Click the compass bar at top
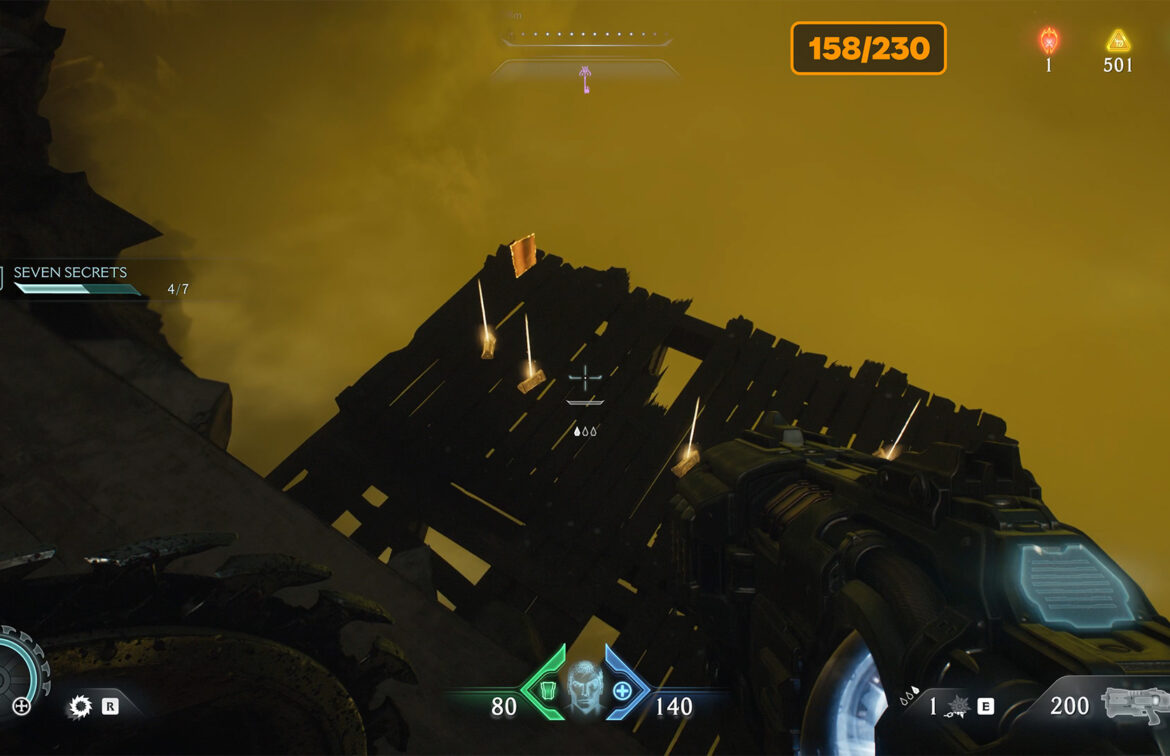The width and height of the screenshot is (1170, 756). [x=586, y=38]
